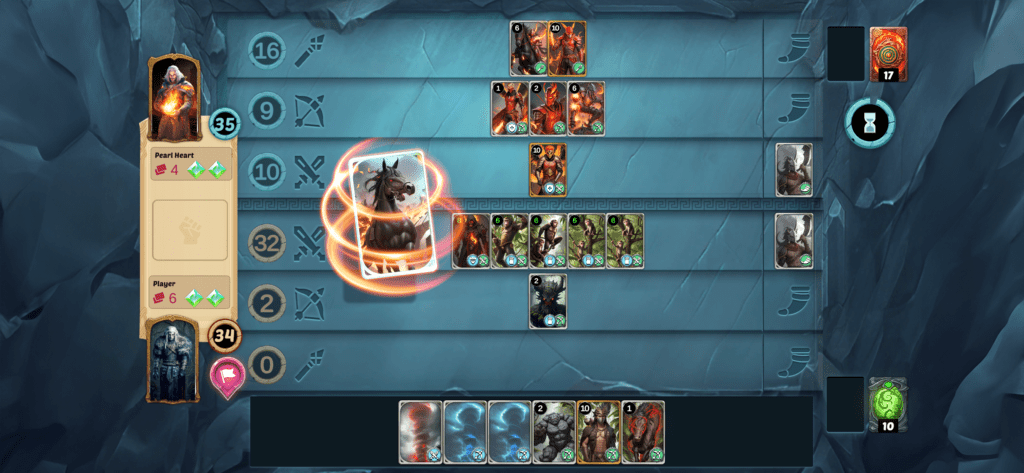Image resolution: width=1024 pixels, height=473 pixels.
Task: Select the black horse card being played
Action: click(x=389, y=214)
